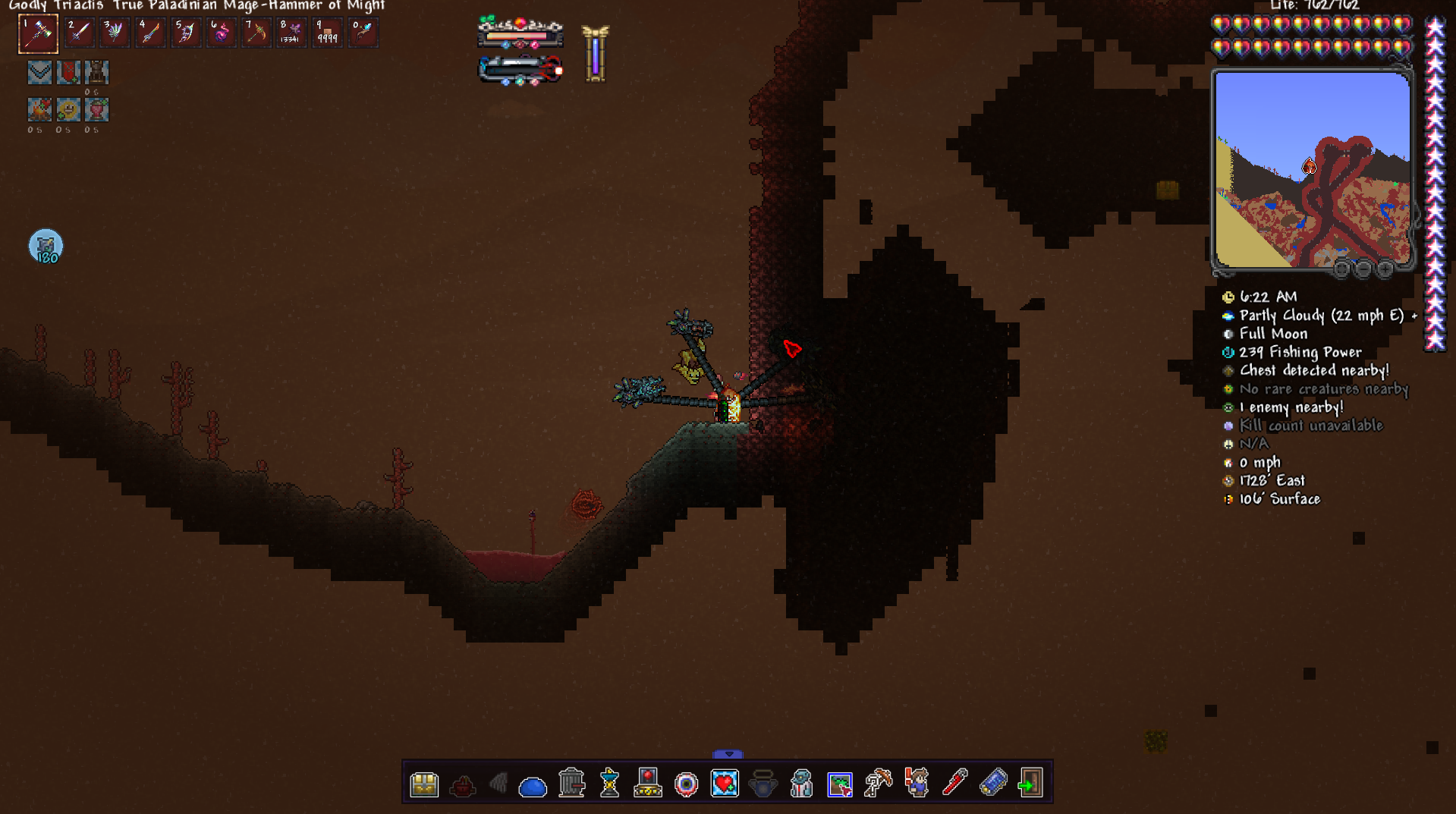Click the blue slime toolbar icon

533,786
